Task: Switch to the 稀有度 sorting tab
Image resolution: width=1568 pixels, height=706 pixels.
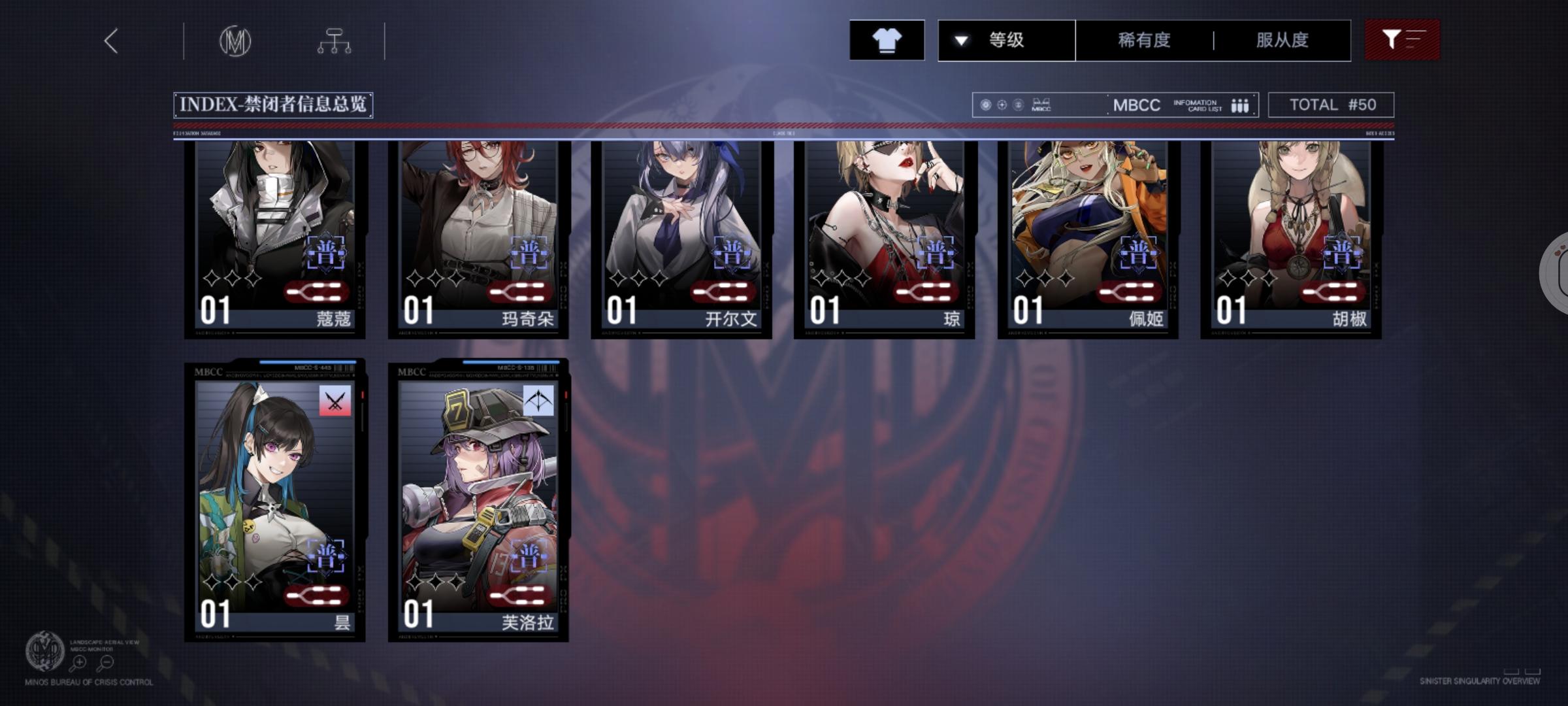Action: coord(1145,40)
